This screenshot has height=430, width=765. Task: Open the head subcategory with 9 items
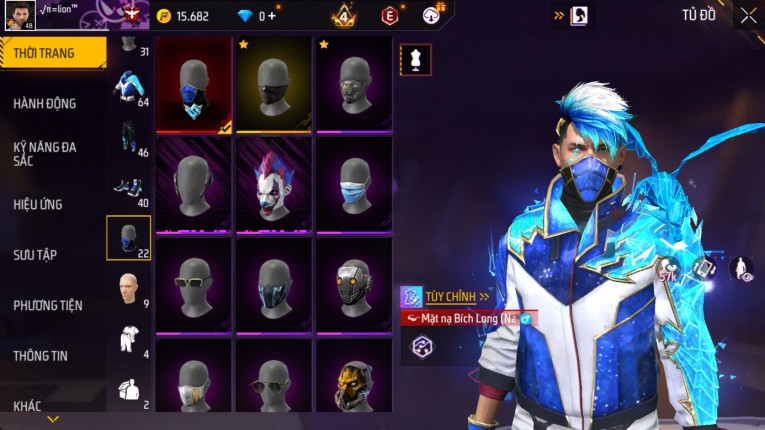click(x=128, y=288)
